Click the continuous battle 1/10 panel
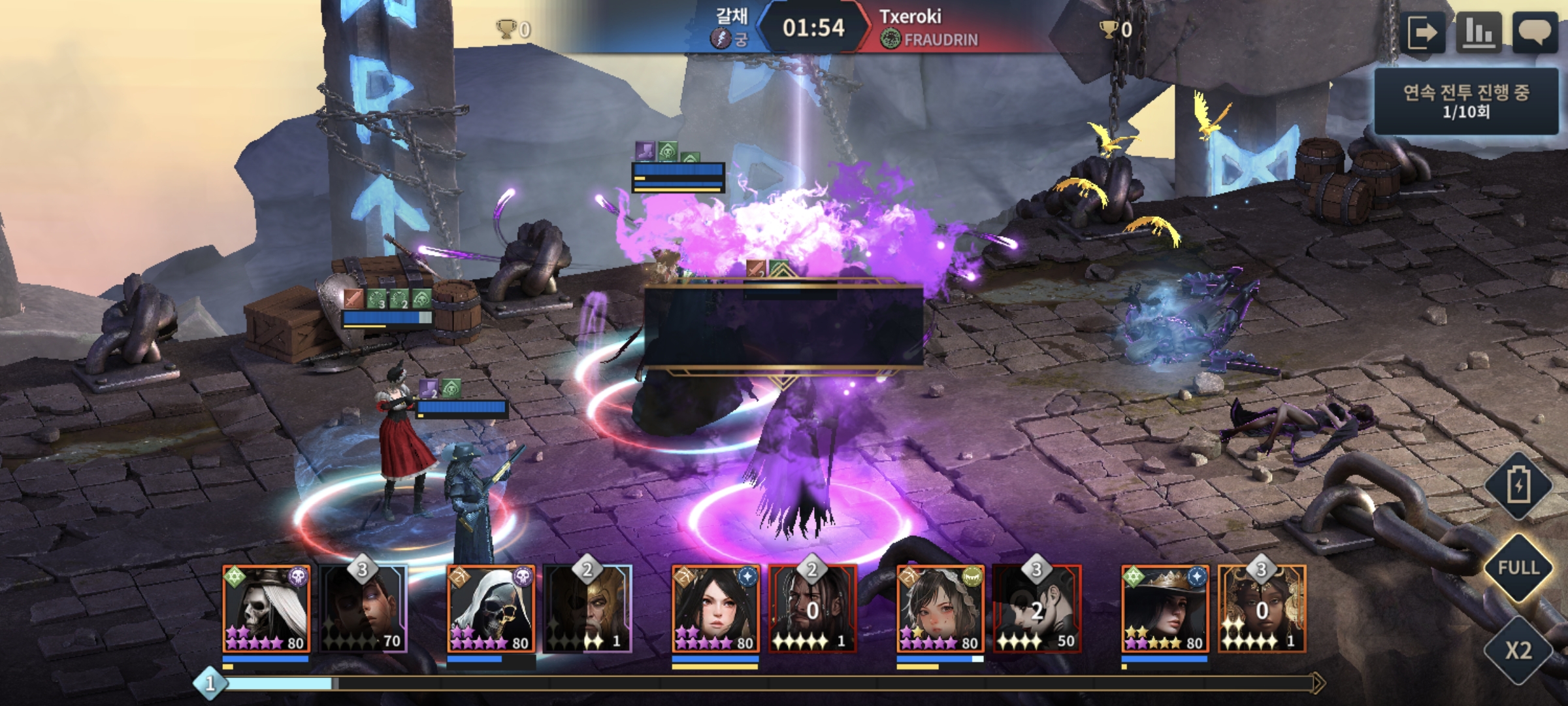 pos(1466,102)
